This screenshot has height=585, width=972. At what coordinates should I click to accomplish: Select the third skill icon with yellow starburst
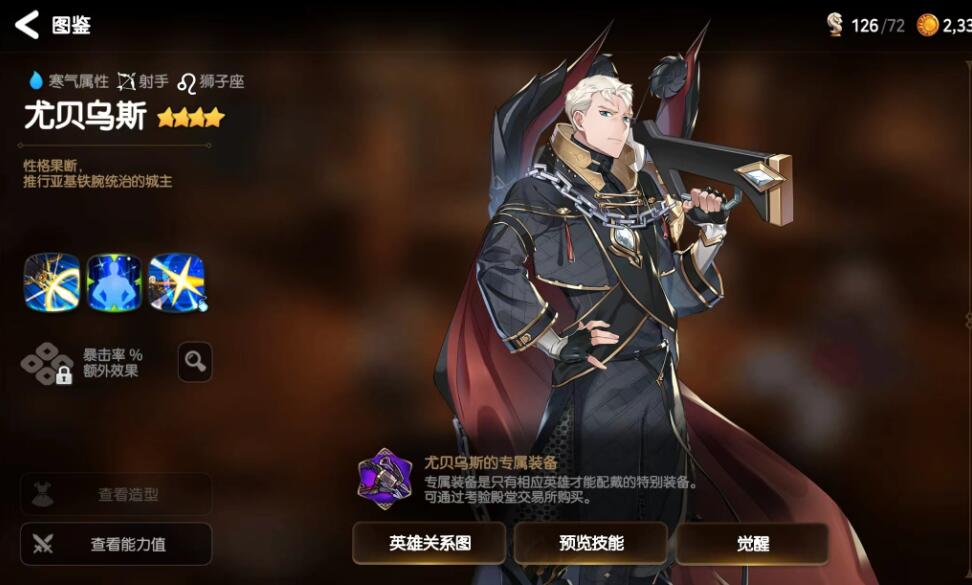(x=177, y=282)
